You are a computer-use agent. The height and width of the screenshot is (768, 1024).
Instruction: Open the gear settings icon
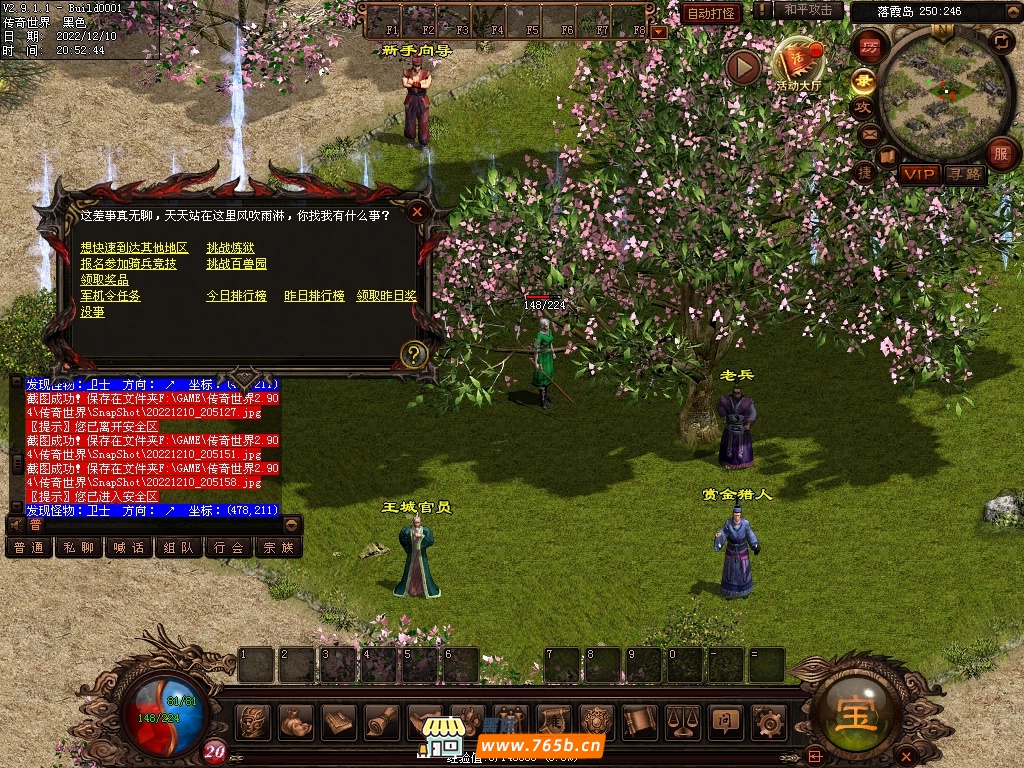coord(769,720)
